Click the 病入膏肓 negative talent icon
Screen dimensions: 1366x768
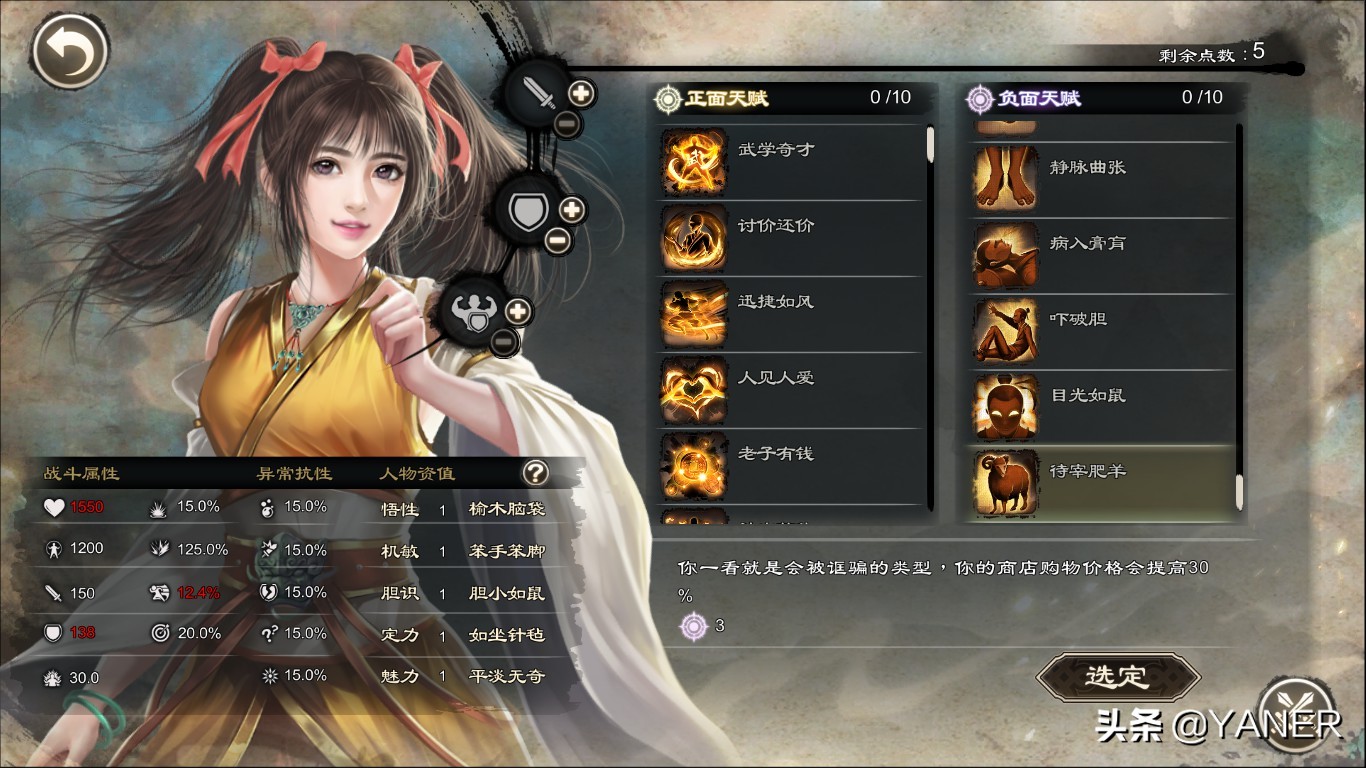pos(1005,257)
